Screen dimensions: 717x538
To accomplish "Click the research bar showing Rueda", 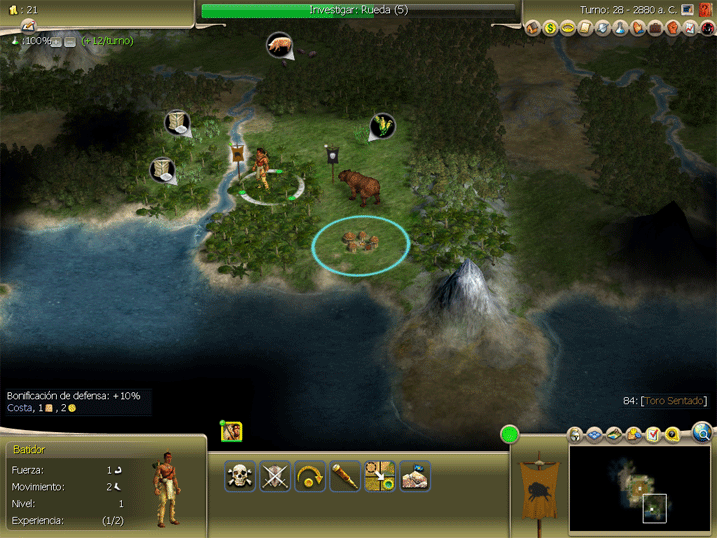I will 359,10.
